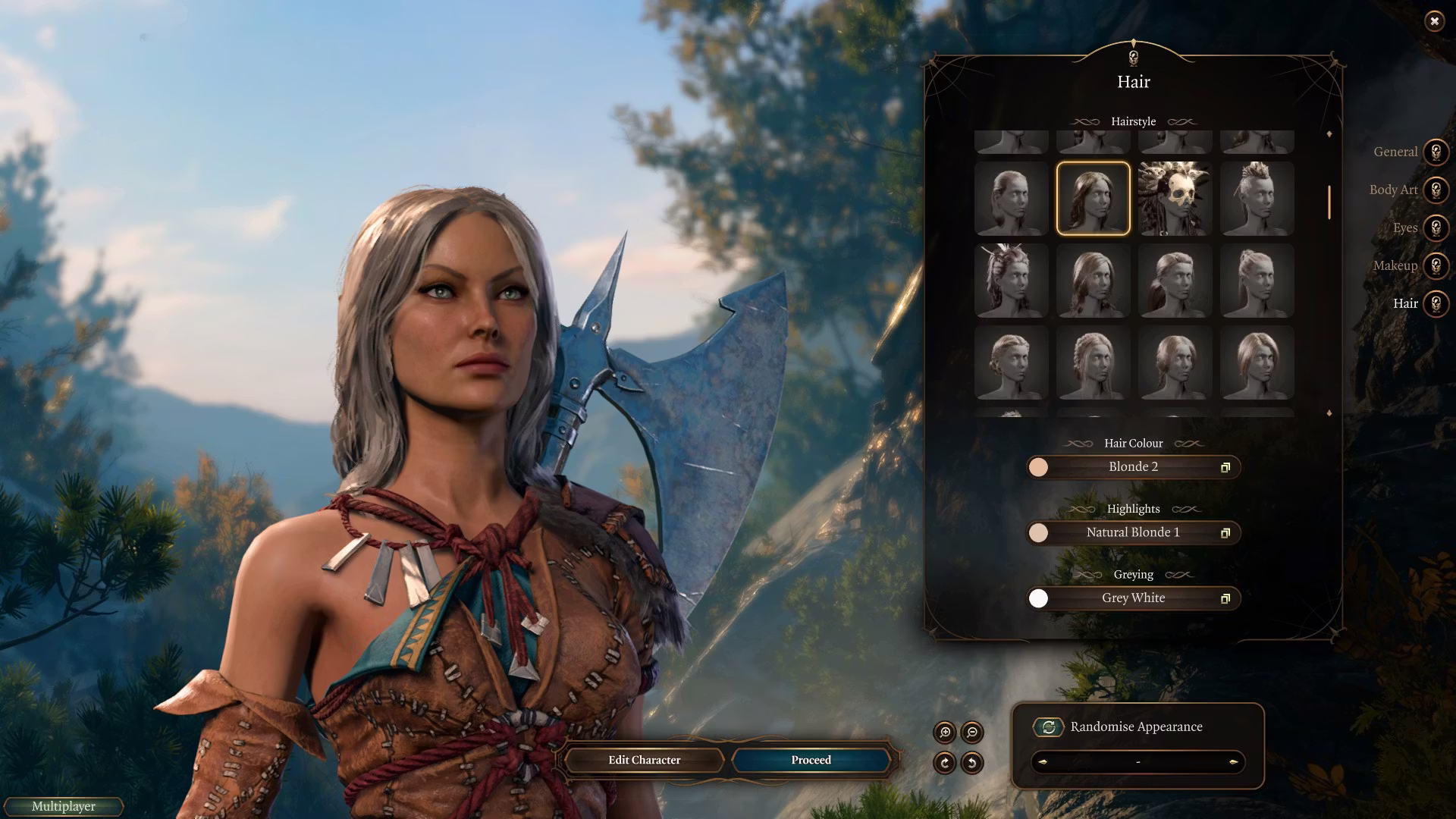Click the hairstyle list scrollbar
The height and width of the screenshot is (819, 1456).
pyautogui.click(x=1329, y=202)
